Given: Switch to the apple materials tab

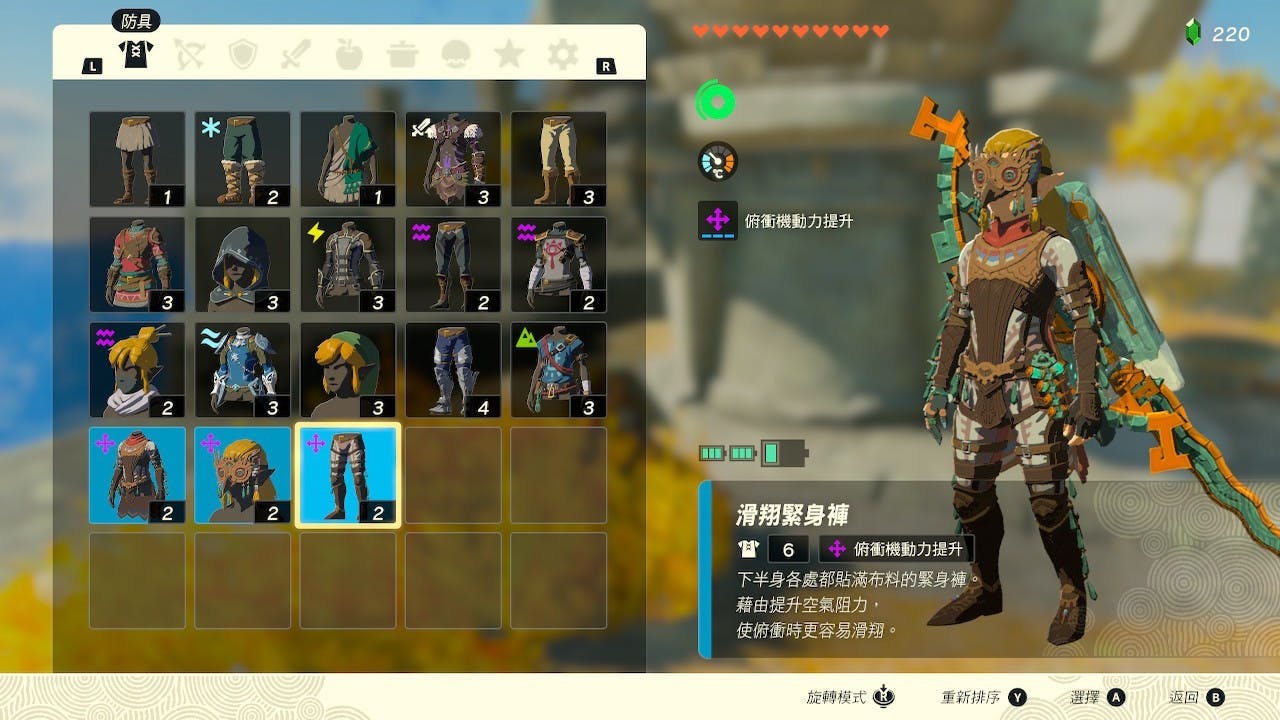Looking at the screenshot, I should tap(349, 54).
